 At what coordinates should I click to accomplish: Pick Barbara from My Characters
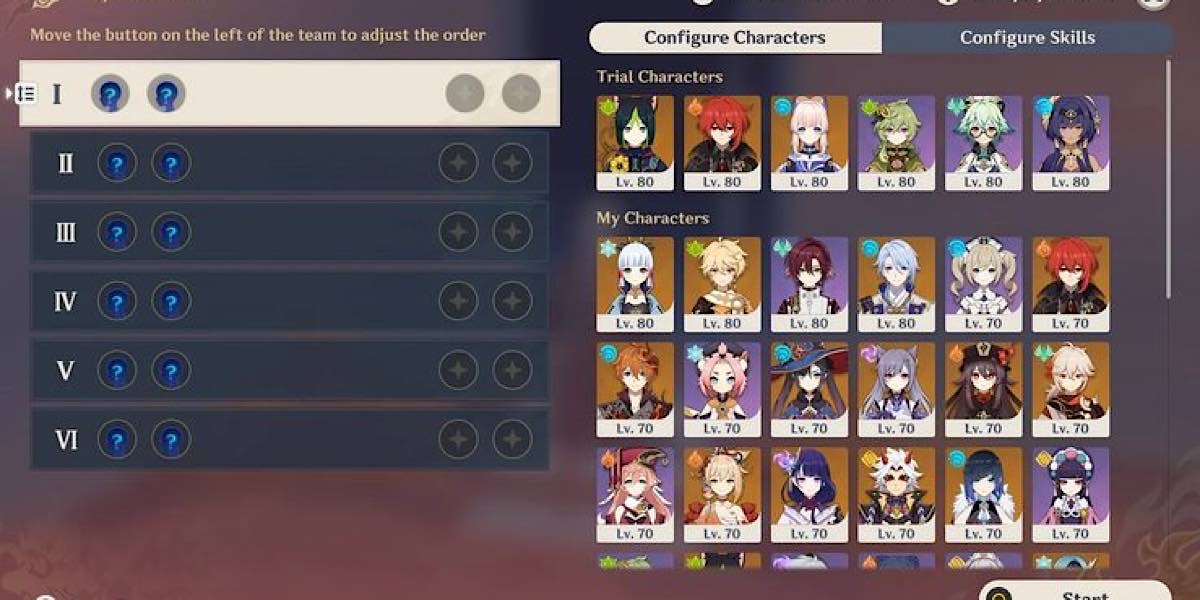click(983, 283)
